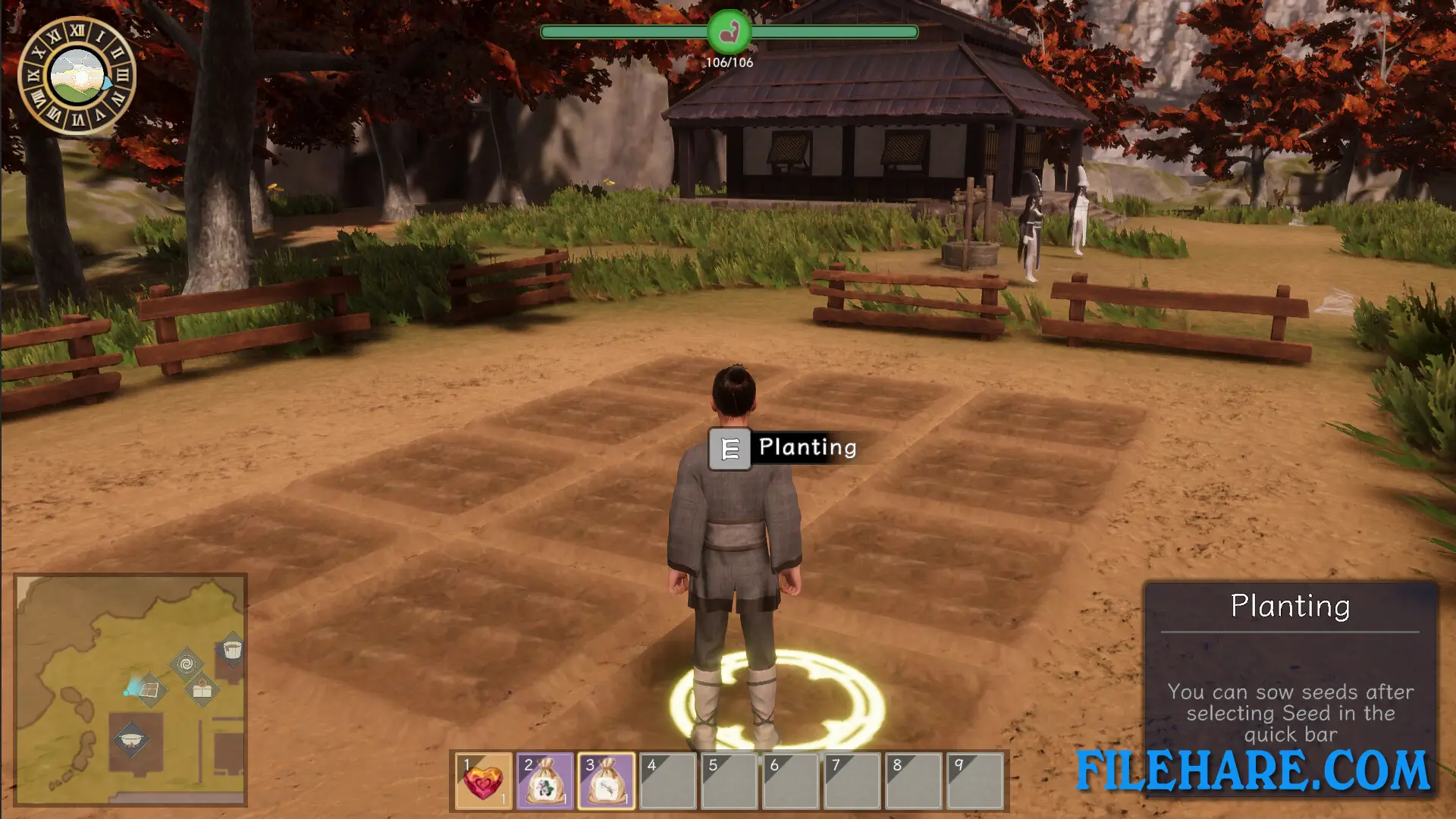Click the player position marker on the minimap

(x=127, y=692)
